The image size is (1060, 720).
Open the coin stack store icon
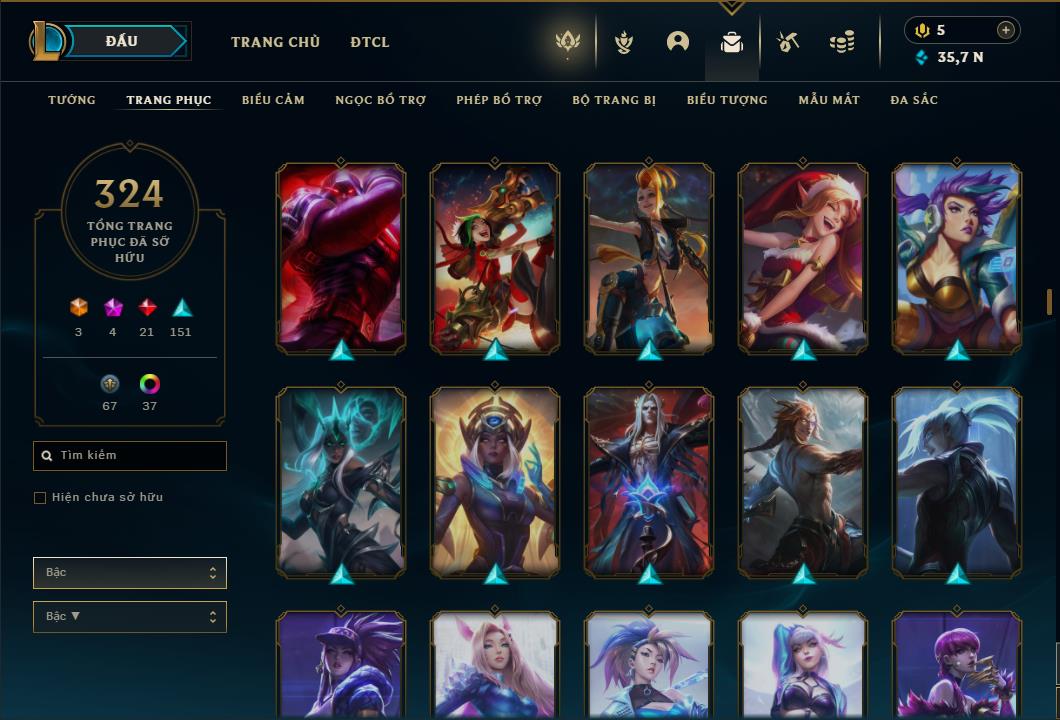pos(842,42)
